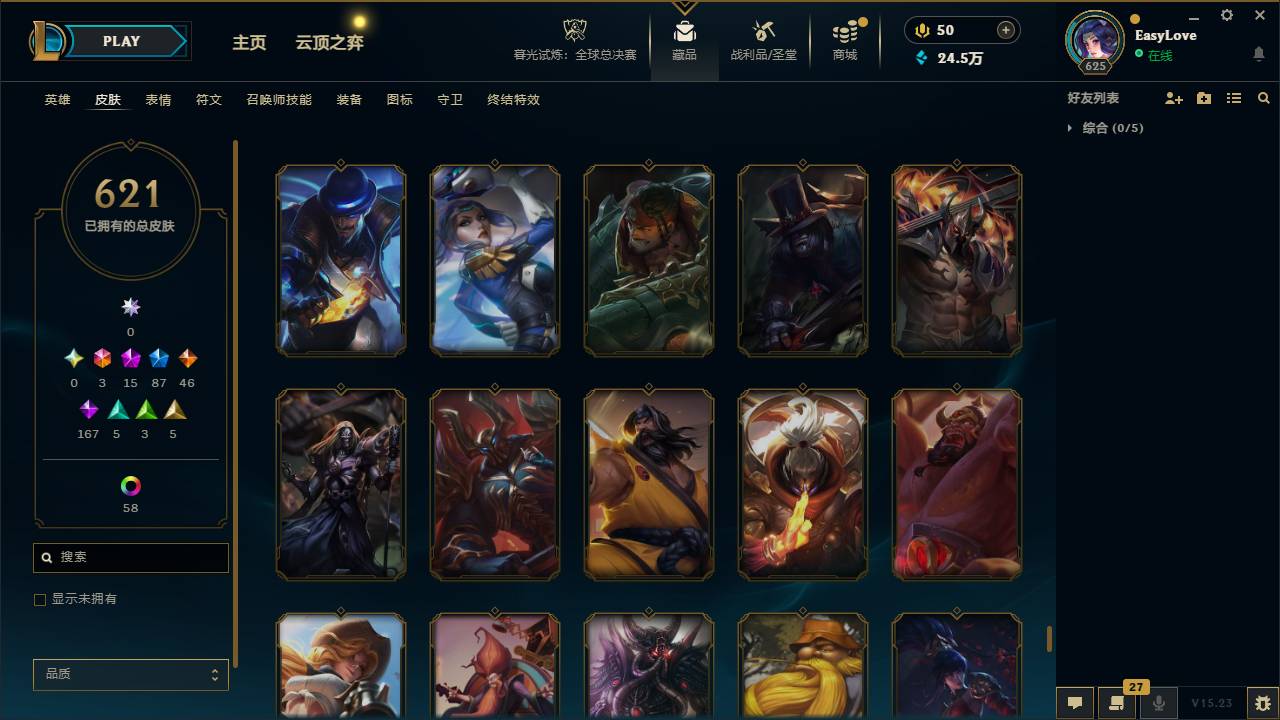The image size is (1280, 720).
Task: Switch to the 表情 emotes tab
Action: coord(158,99)
